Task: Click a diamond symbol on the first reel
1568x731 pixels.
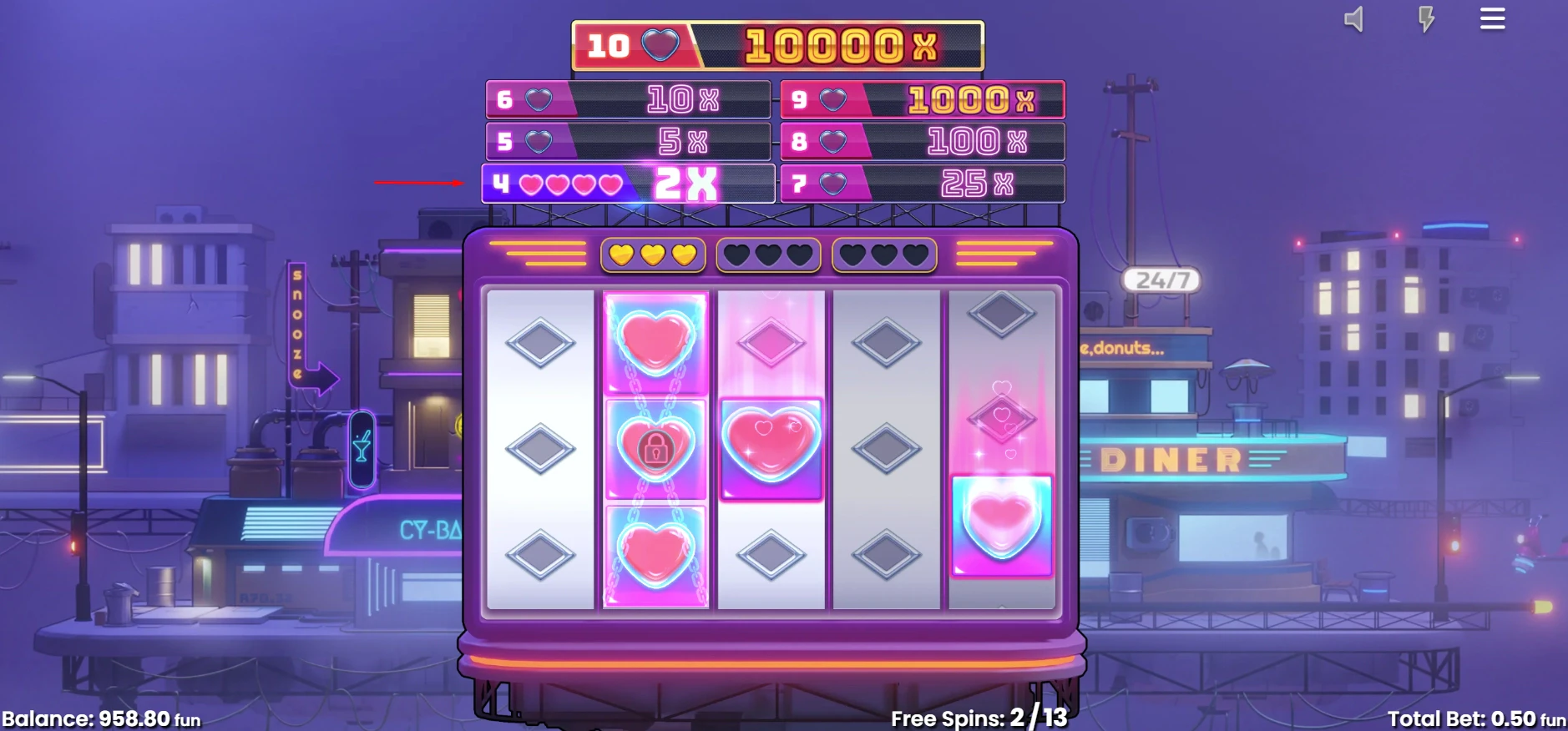Action: click(x=540, y=448)
